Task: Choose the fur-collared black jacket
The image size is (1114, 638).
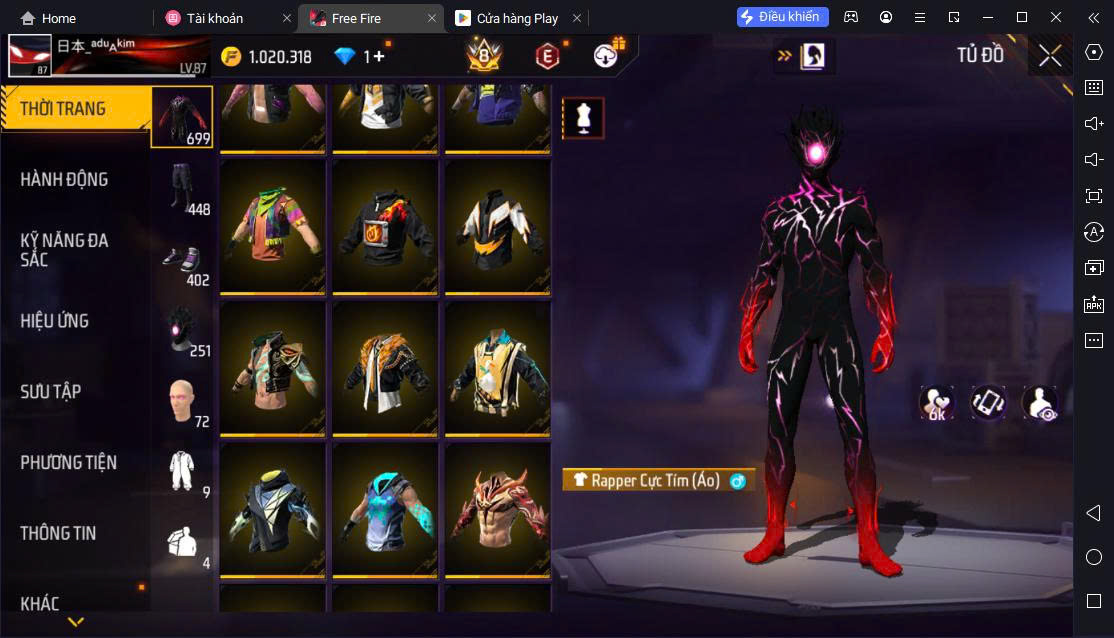Action: pos(385,366)
